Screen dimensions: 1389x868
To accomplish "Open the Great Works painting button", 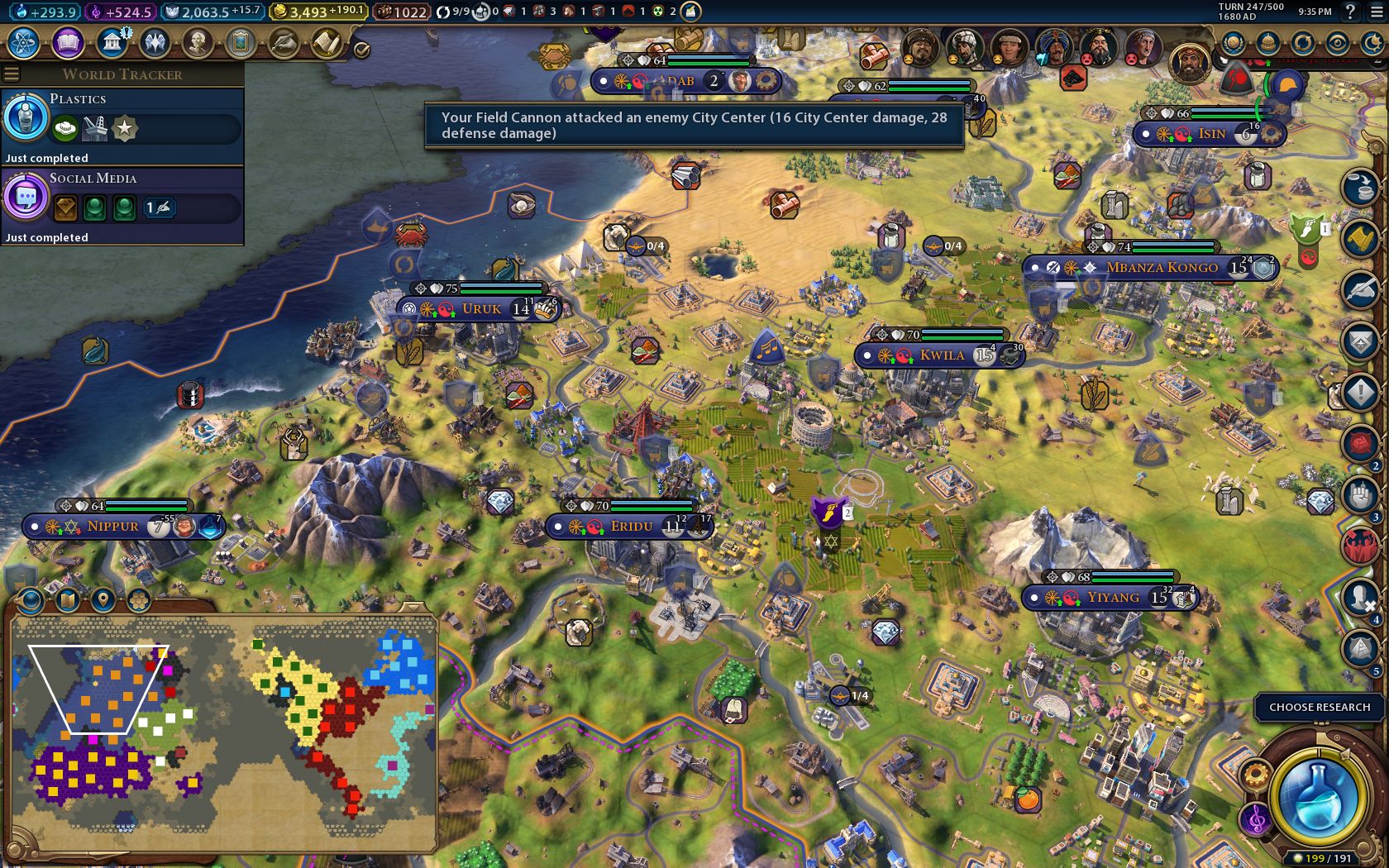I will [x=241, y=43].
